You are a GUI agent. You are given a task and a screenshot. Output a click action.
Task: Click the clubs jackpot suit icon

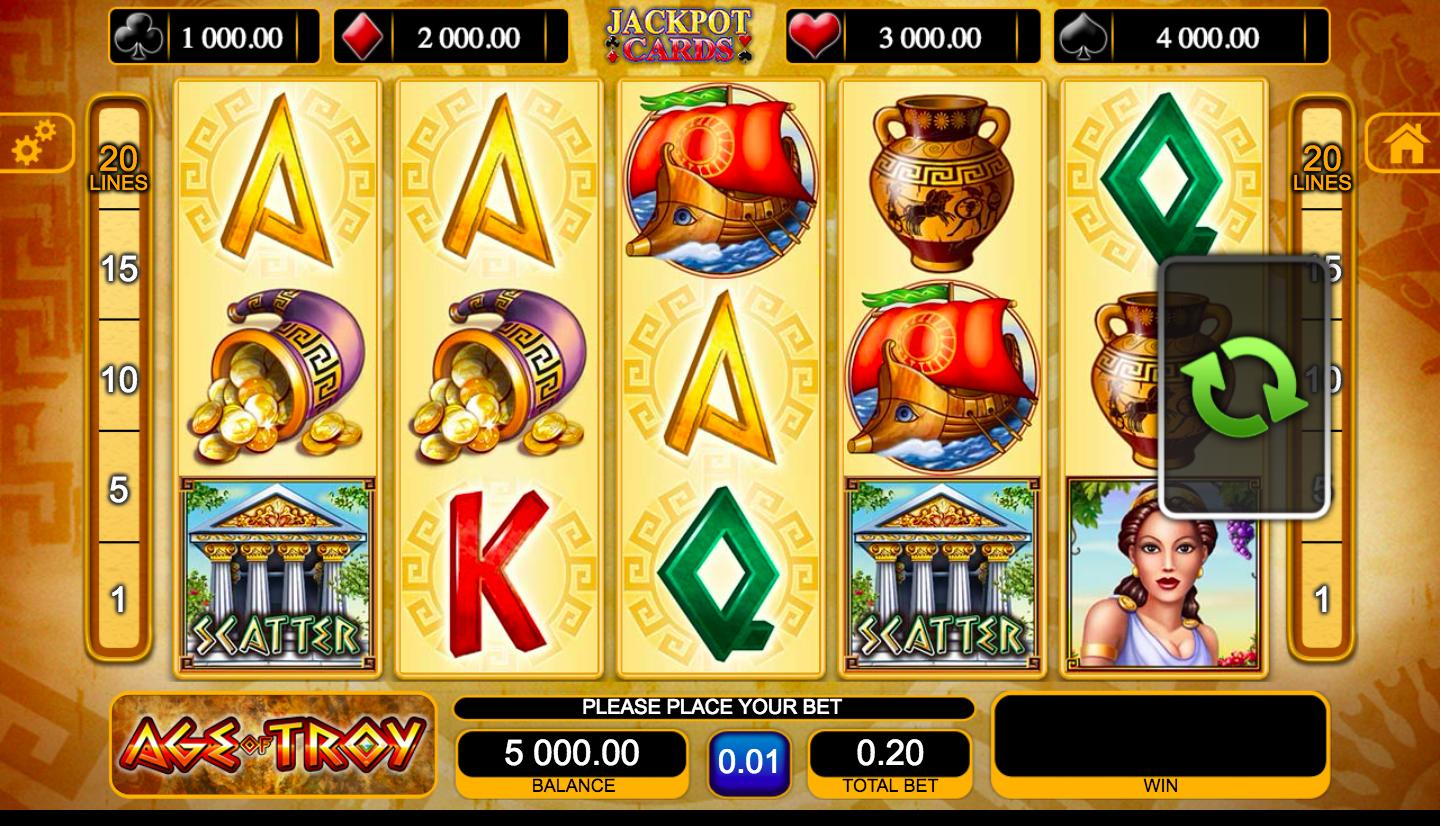(139, 35)
